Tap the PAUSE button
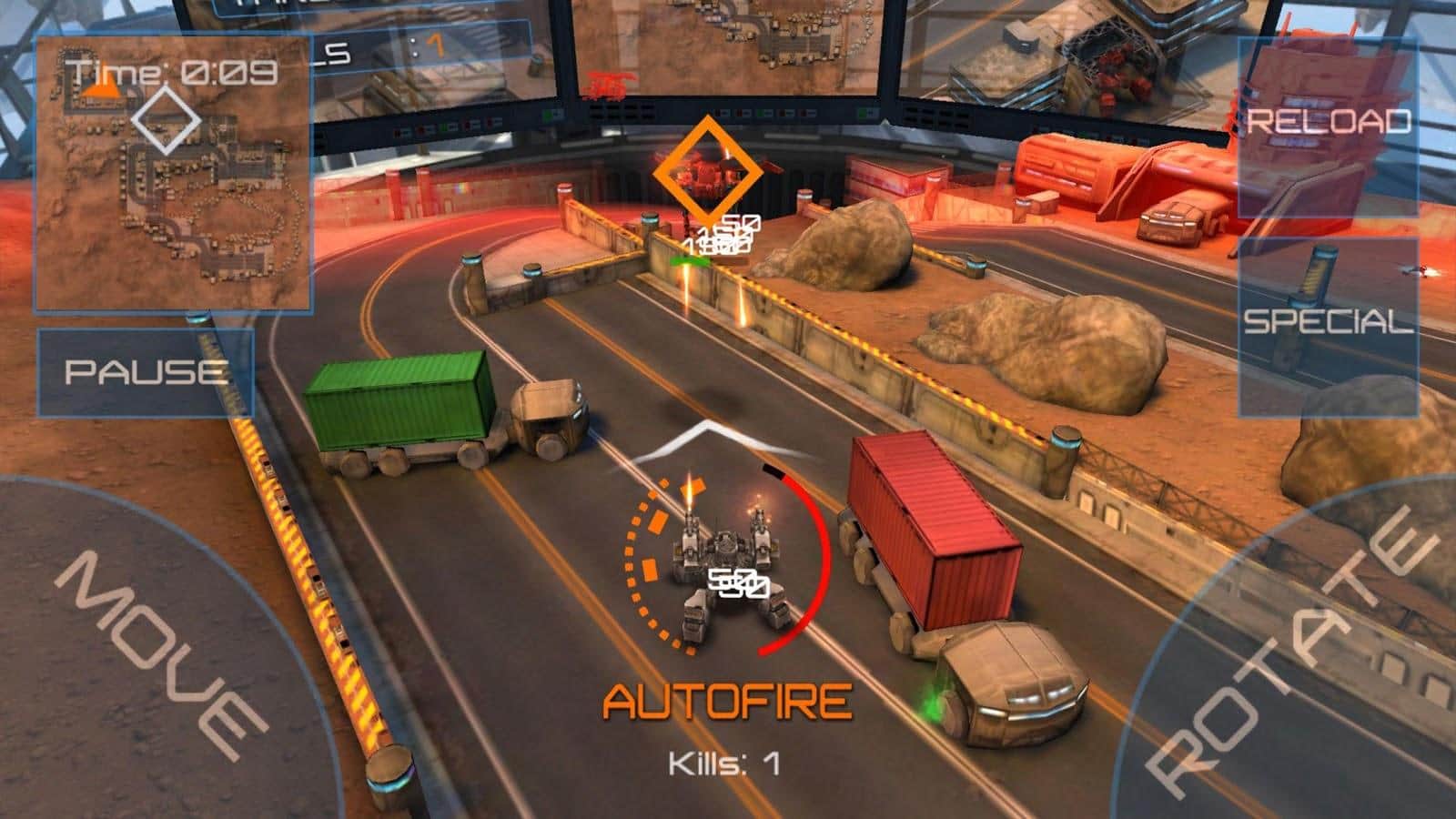The width and height of the screenshot is (1456, 819). point(145,372)
